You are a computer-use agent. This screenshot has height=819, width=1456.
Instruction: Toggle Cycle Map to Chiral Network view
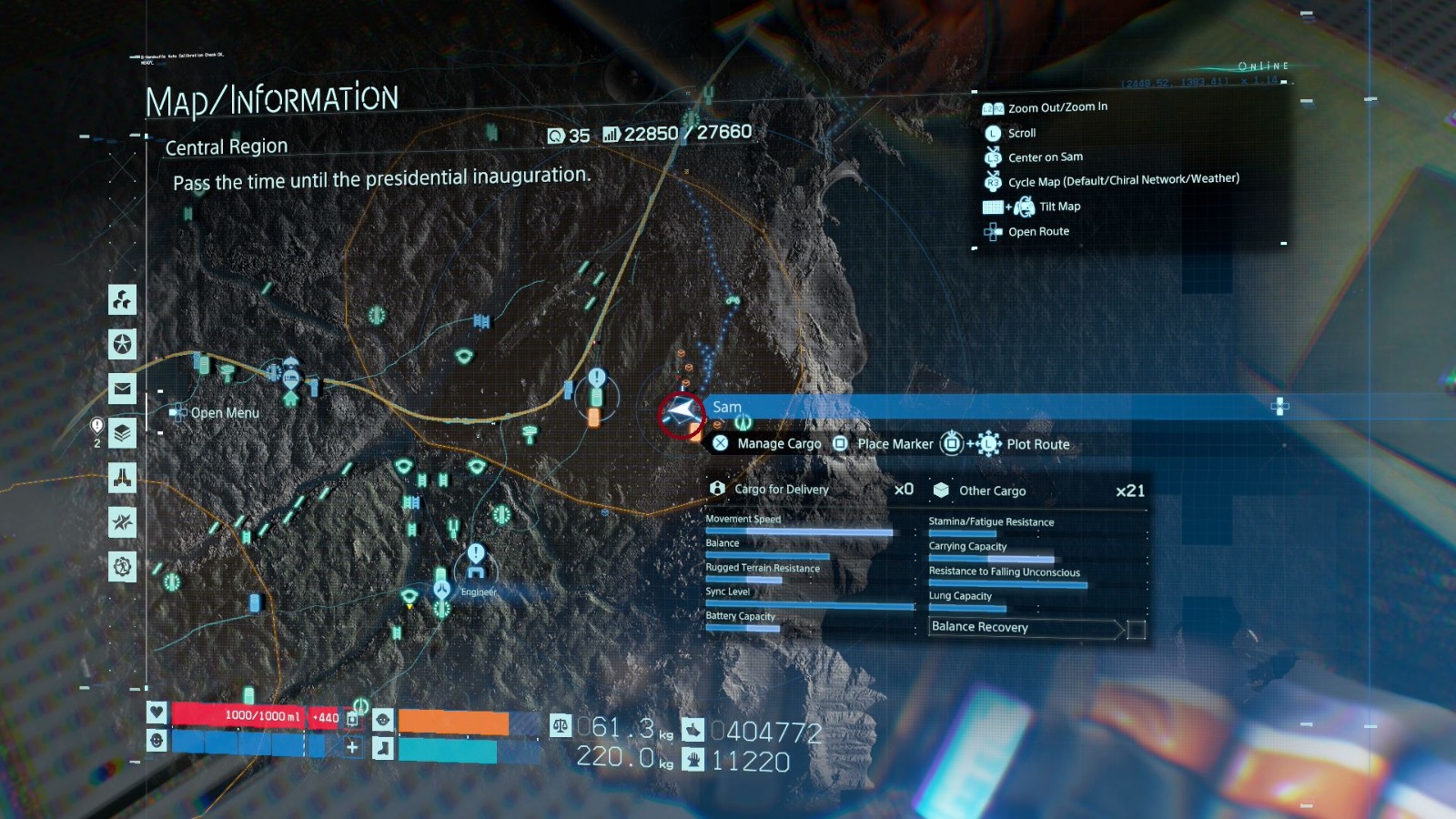[1124, 178]
